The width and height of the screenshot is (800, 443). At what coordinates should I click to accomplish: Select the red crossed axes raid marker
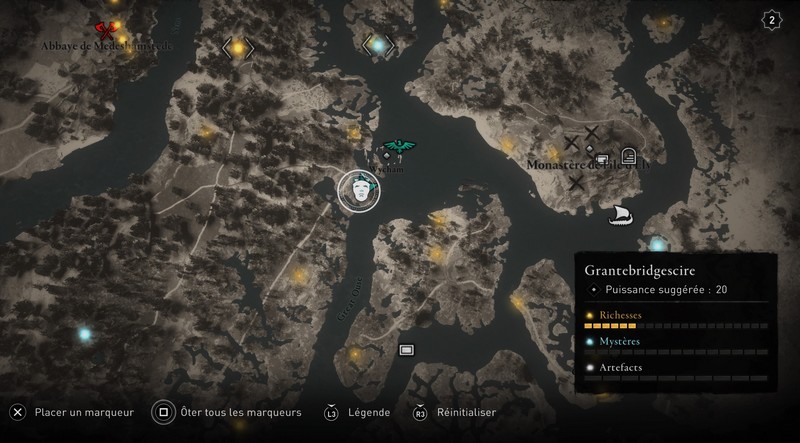pyautogui.click(x=103, y=31)
